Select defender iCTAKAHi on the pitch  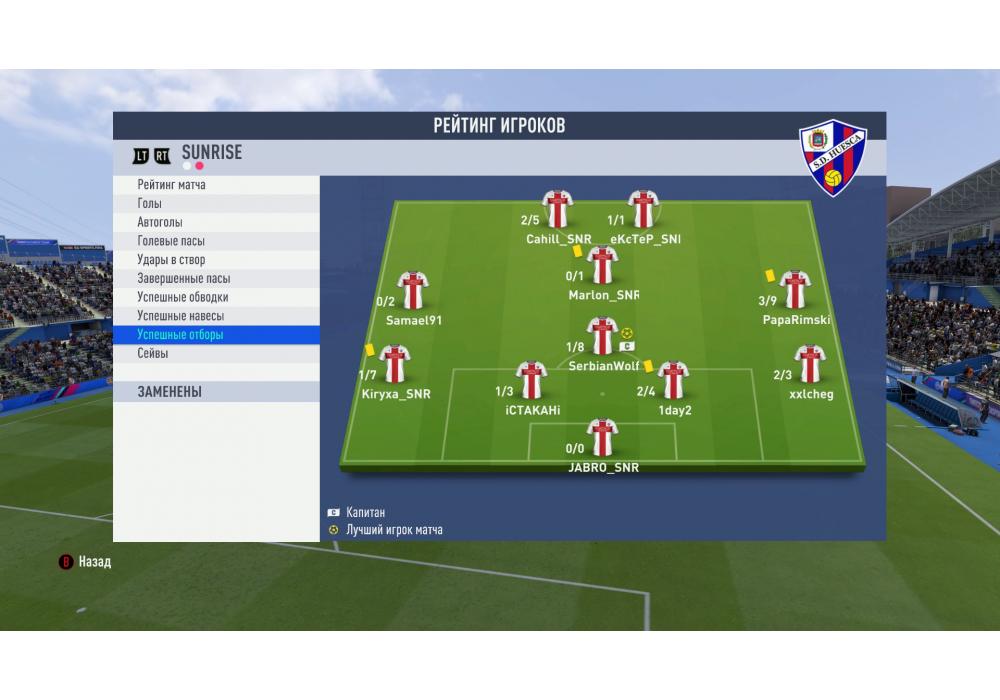coord(531,380)
